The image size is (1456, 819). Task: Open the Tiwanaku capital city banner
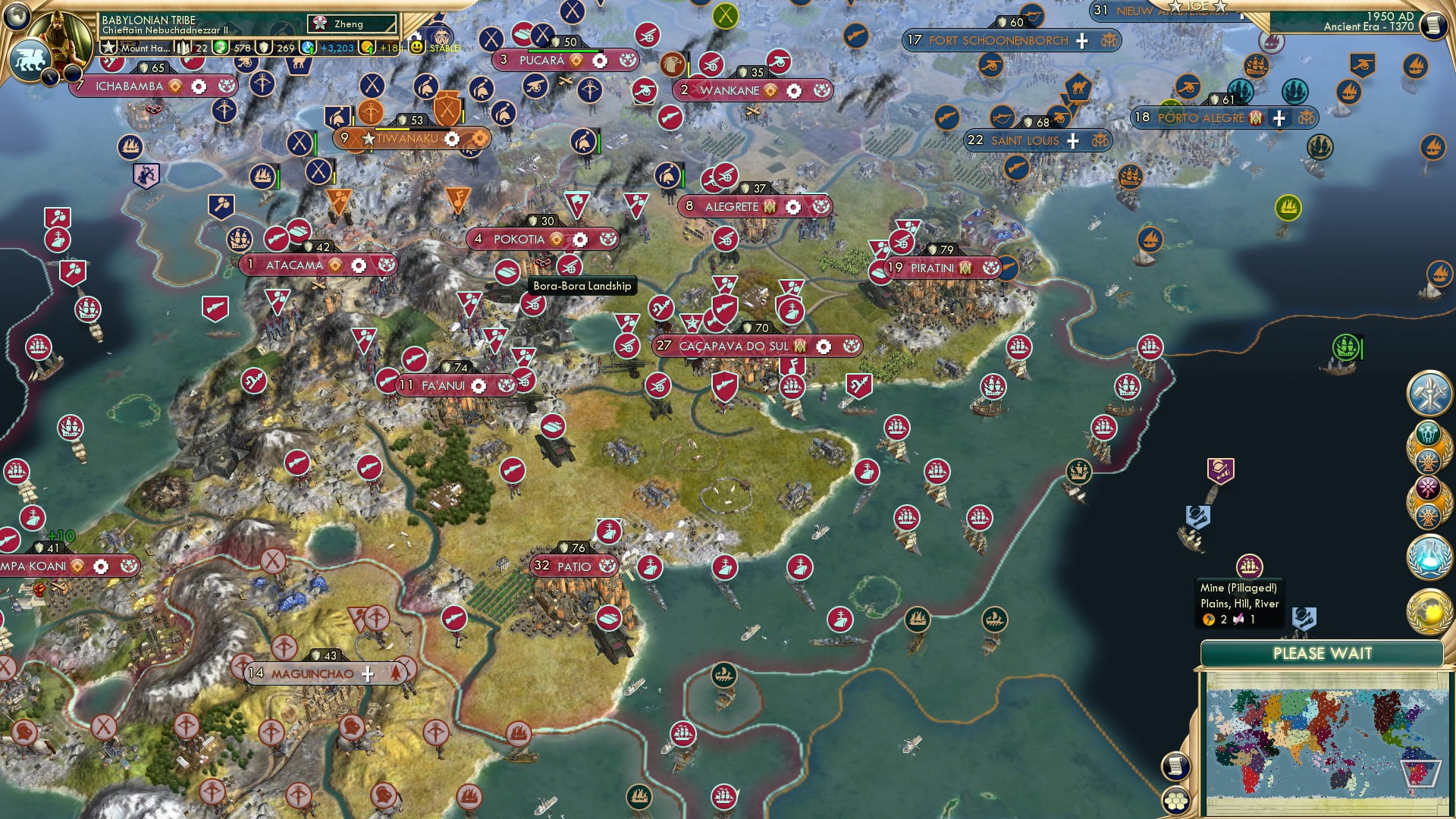coord(407,139)
